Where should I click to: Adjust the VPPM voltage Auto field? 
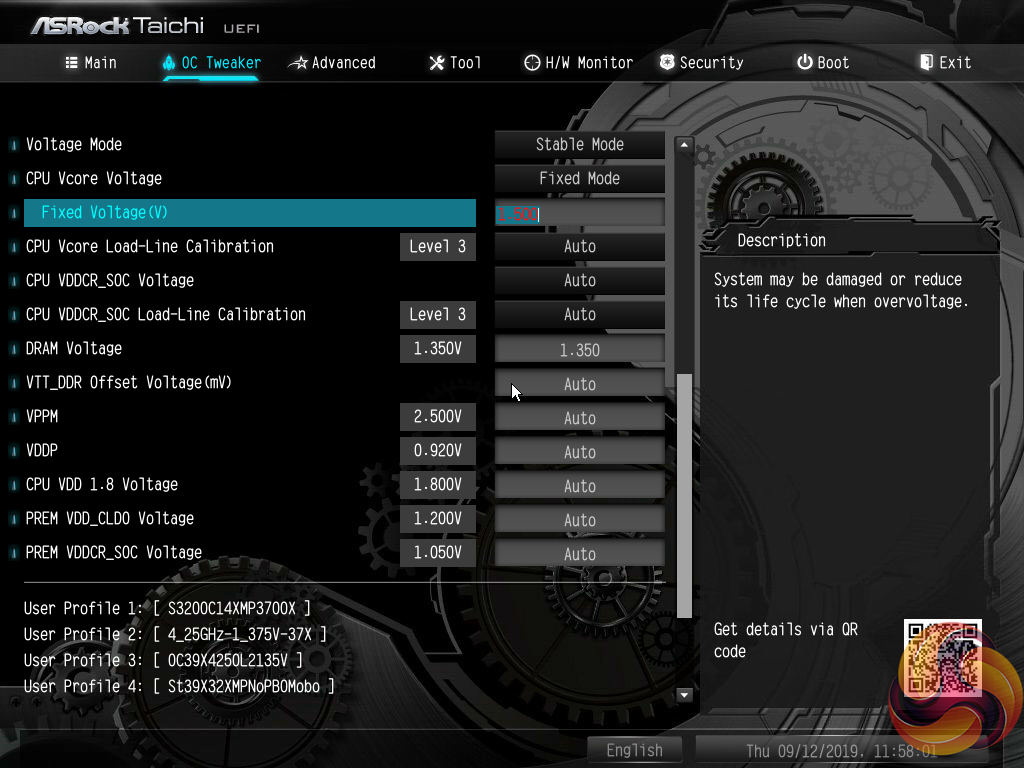(580, 418)
